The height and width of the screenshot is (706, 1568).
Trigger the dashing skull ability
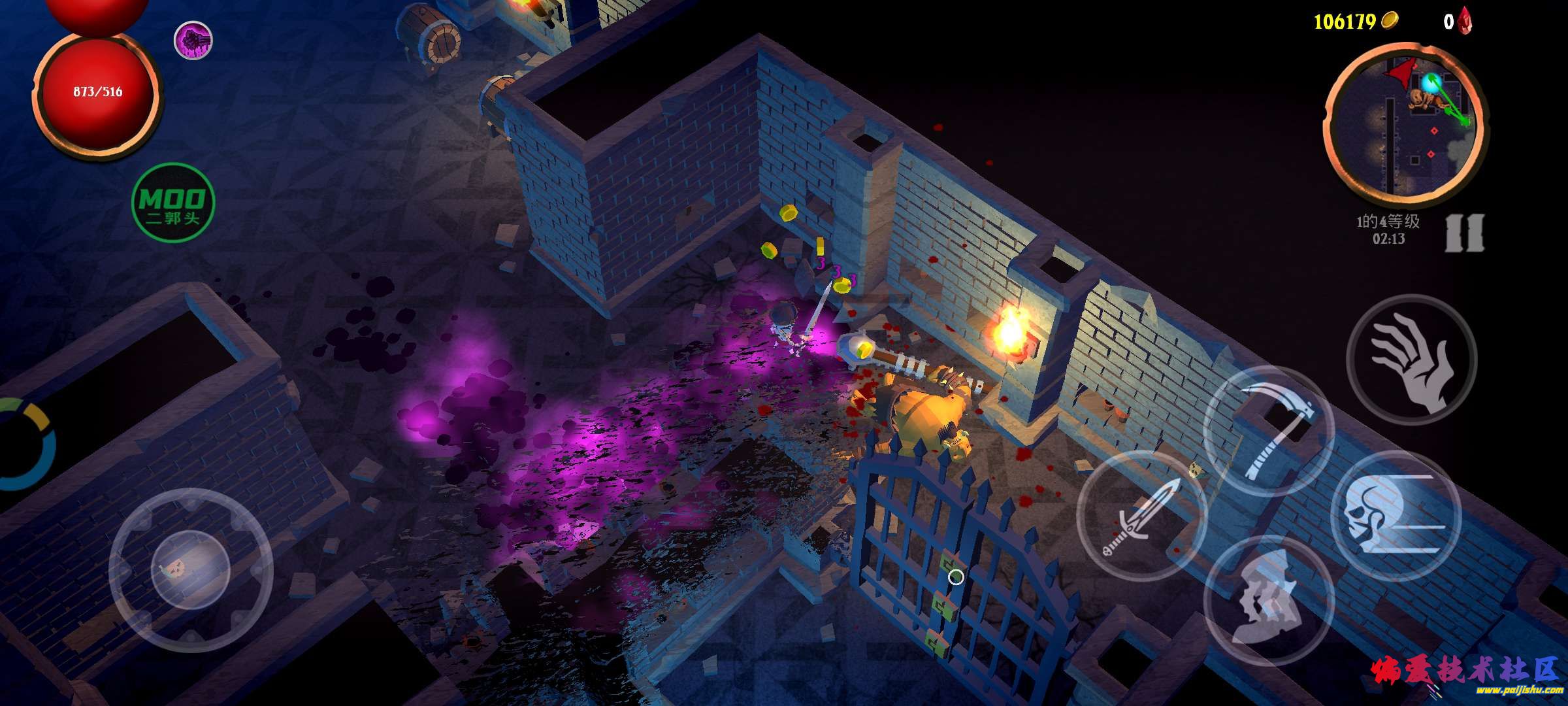pos(1395,516)
